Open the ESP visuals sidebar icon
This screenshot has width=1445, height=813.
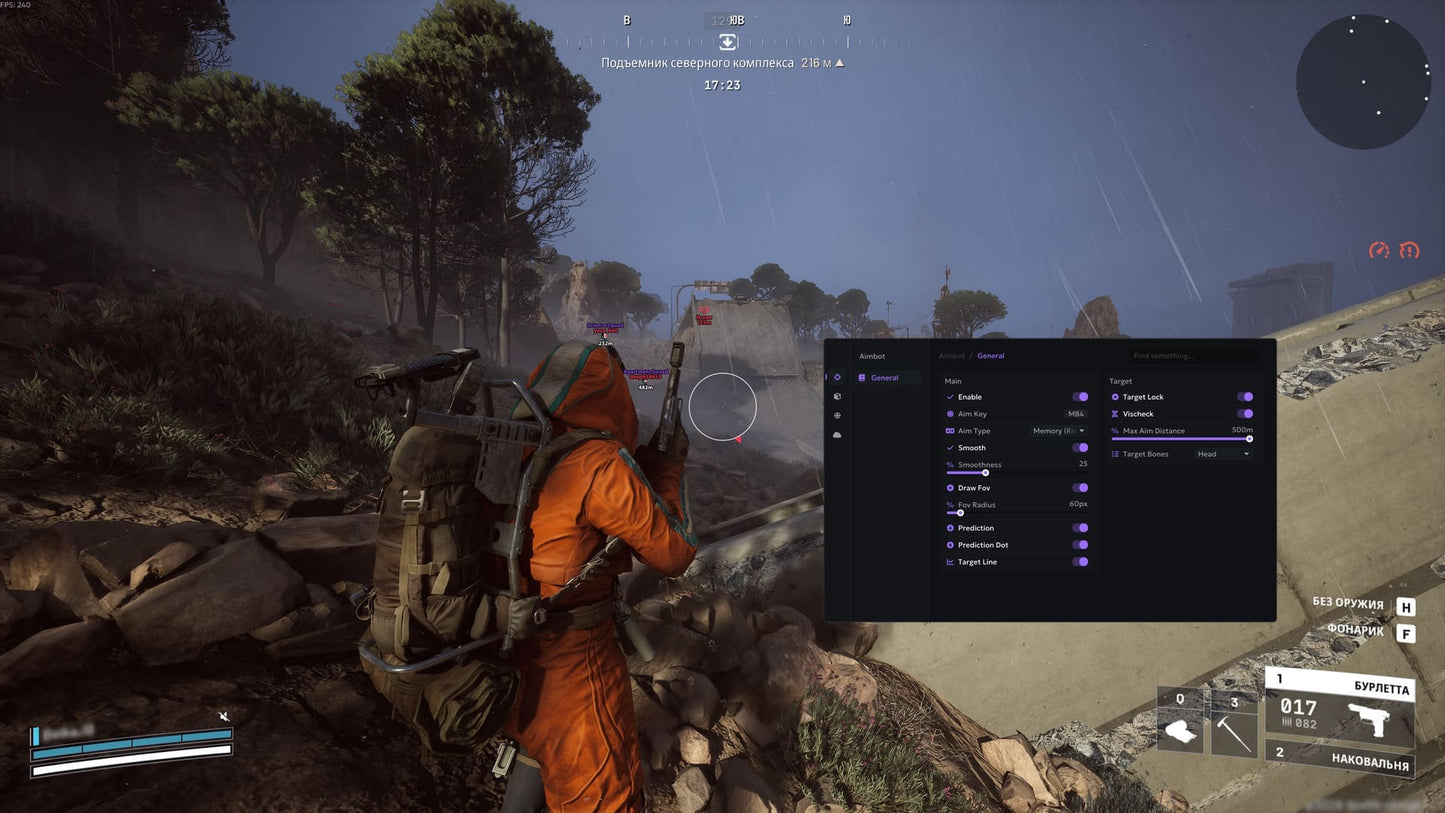point(836,396)
